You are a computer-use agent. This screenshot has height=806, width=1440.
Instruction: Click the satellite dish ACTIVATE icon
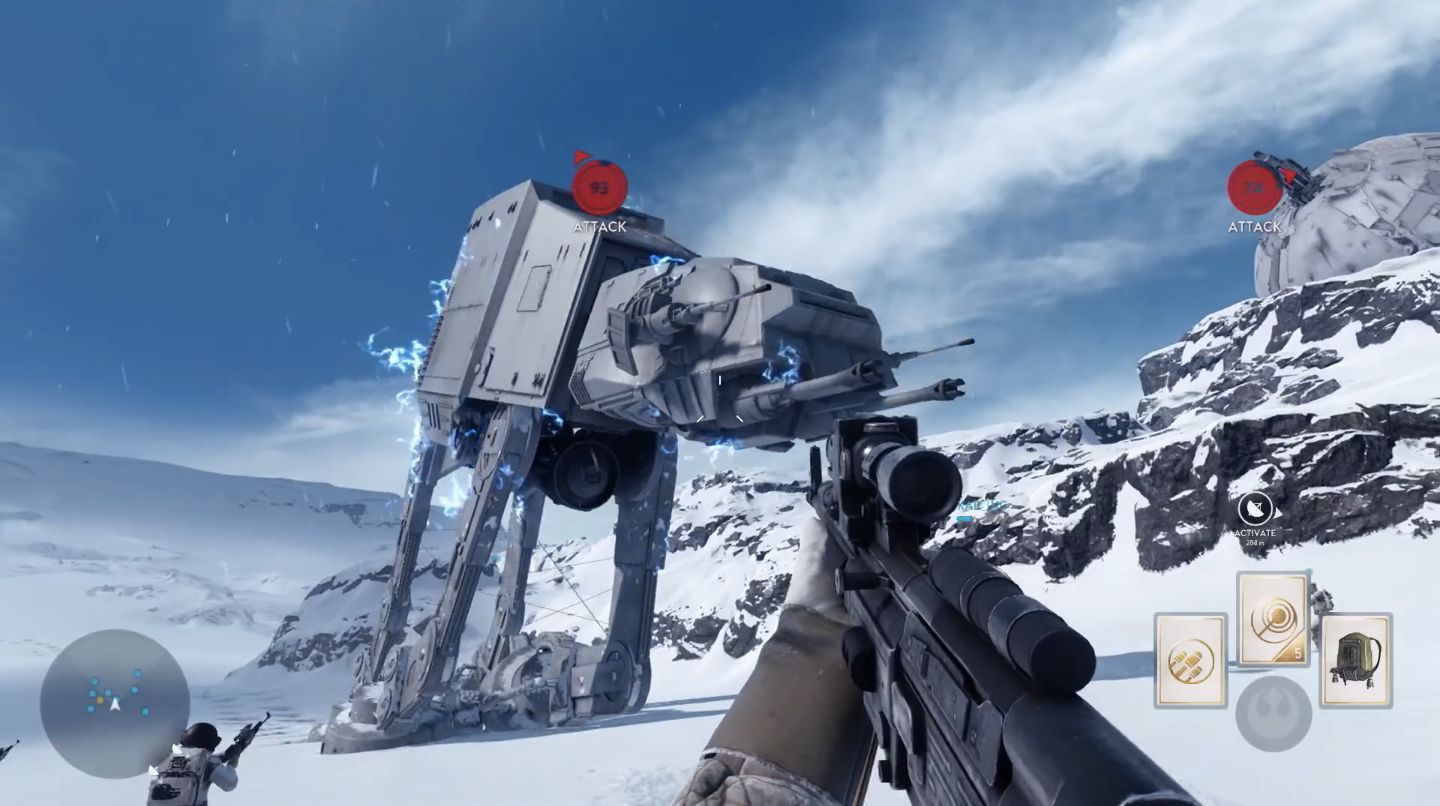pos(1256,508)
